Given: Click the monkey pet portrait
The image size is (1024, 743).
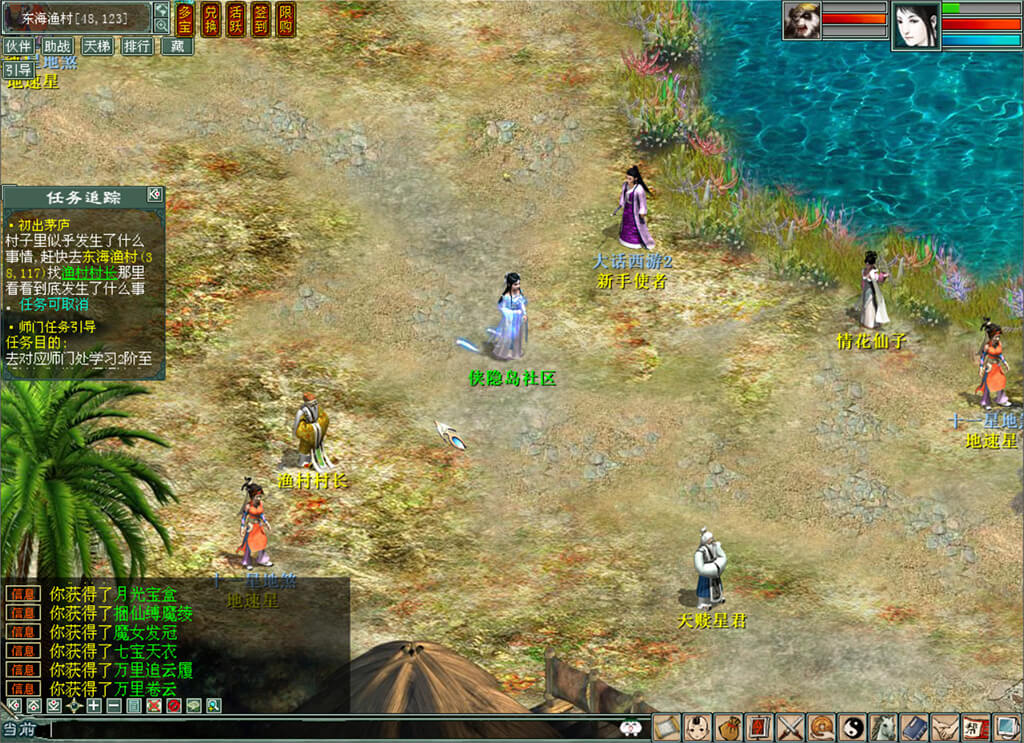Looking at the screenshot, I should point(802,21).
